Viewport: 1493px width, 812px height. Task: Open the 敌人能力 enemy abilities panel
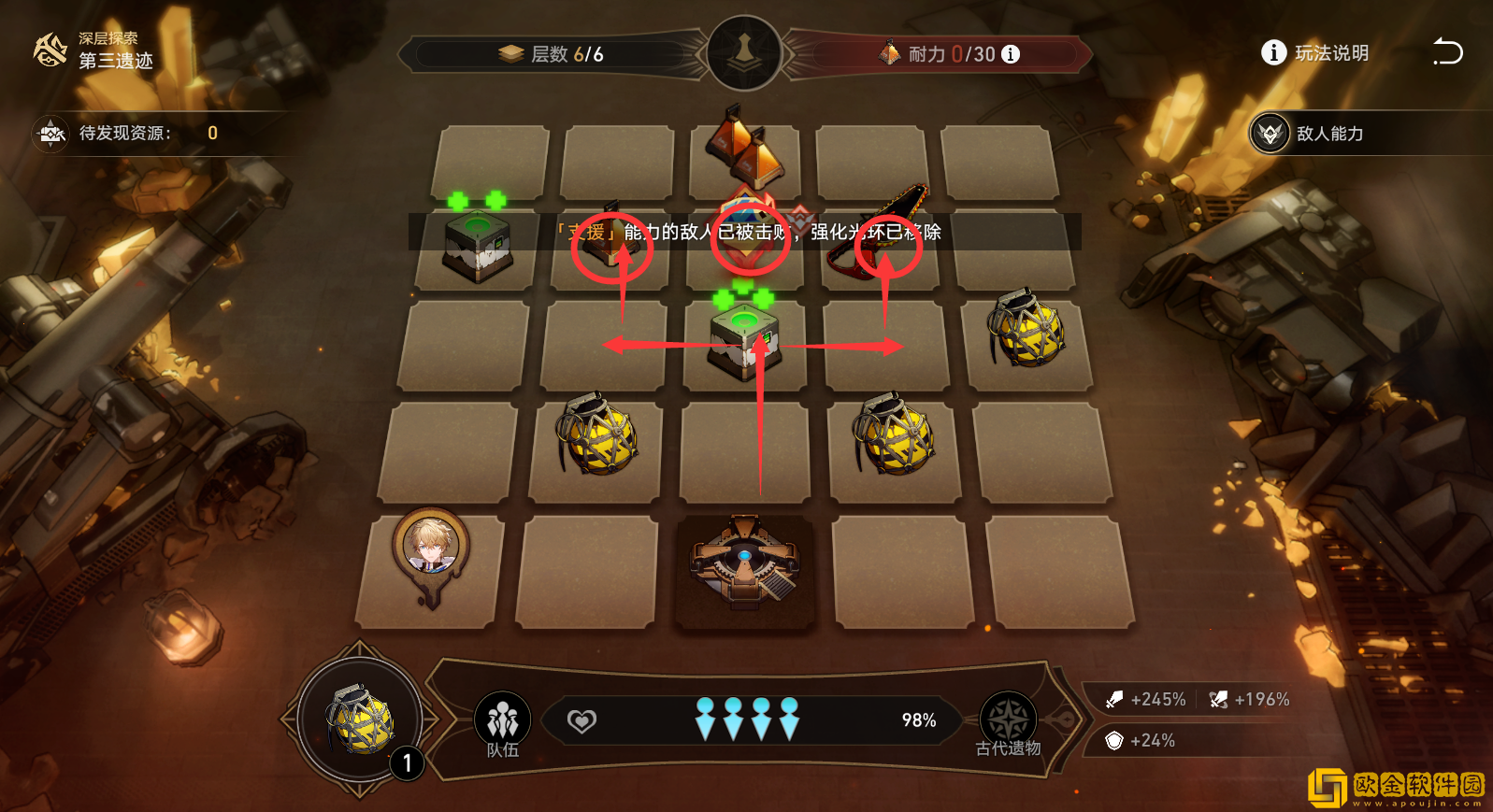[x=1309, y=134]
